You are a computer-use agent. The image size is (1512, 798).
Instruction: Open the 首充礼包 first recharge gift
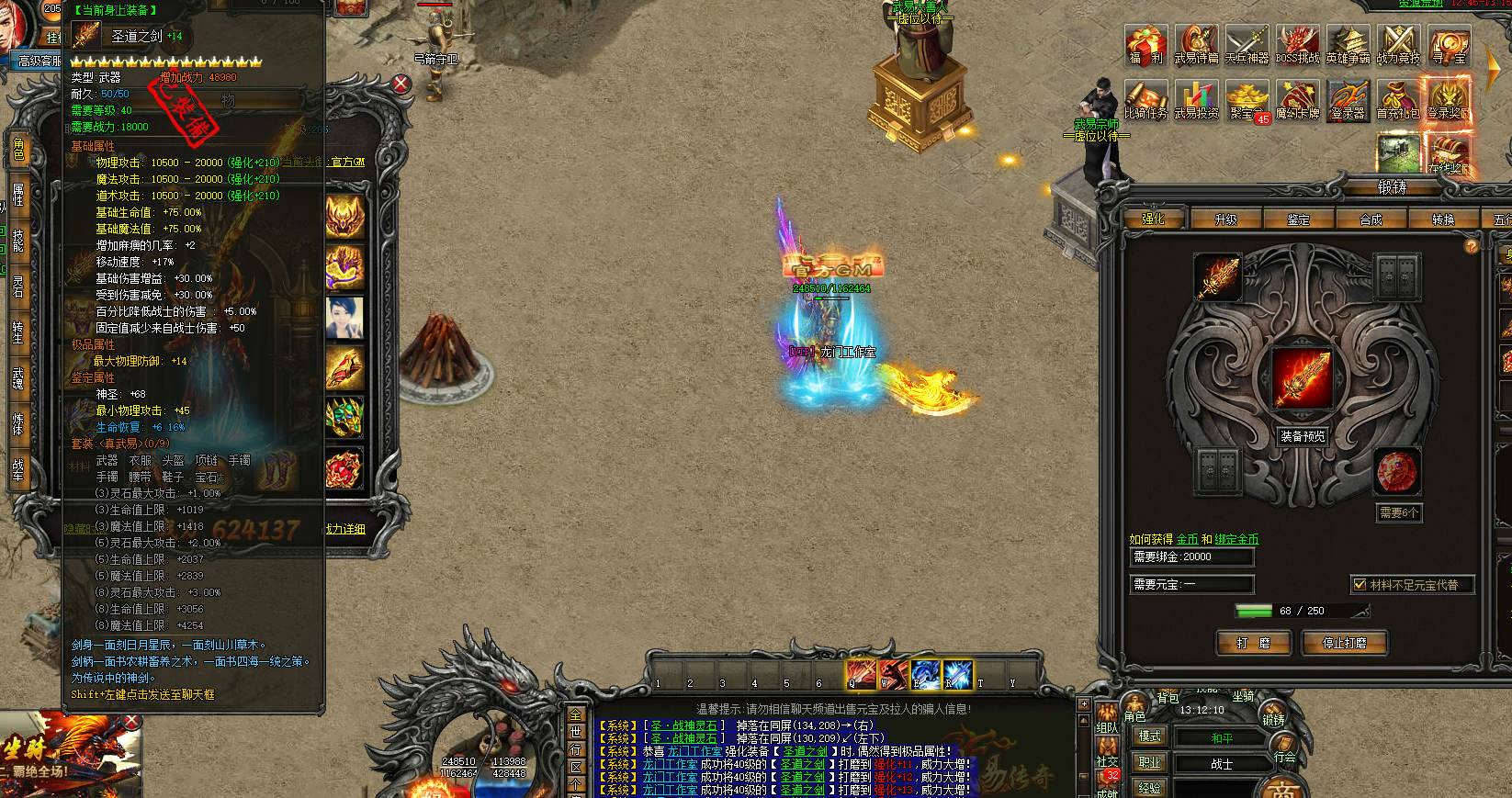(x=1398, y=101)
